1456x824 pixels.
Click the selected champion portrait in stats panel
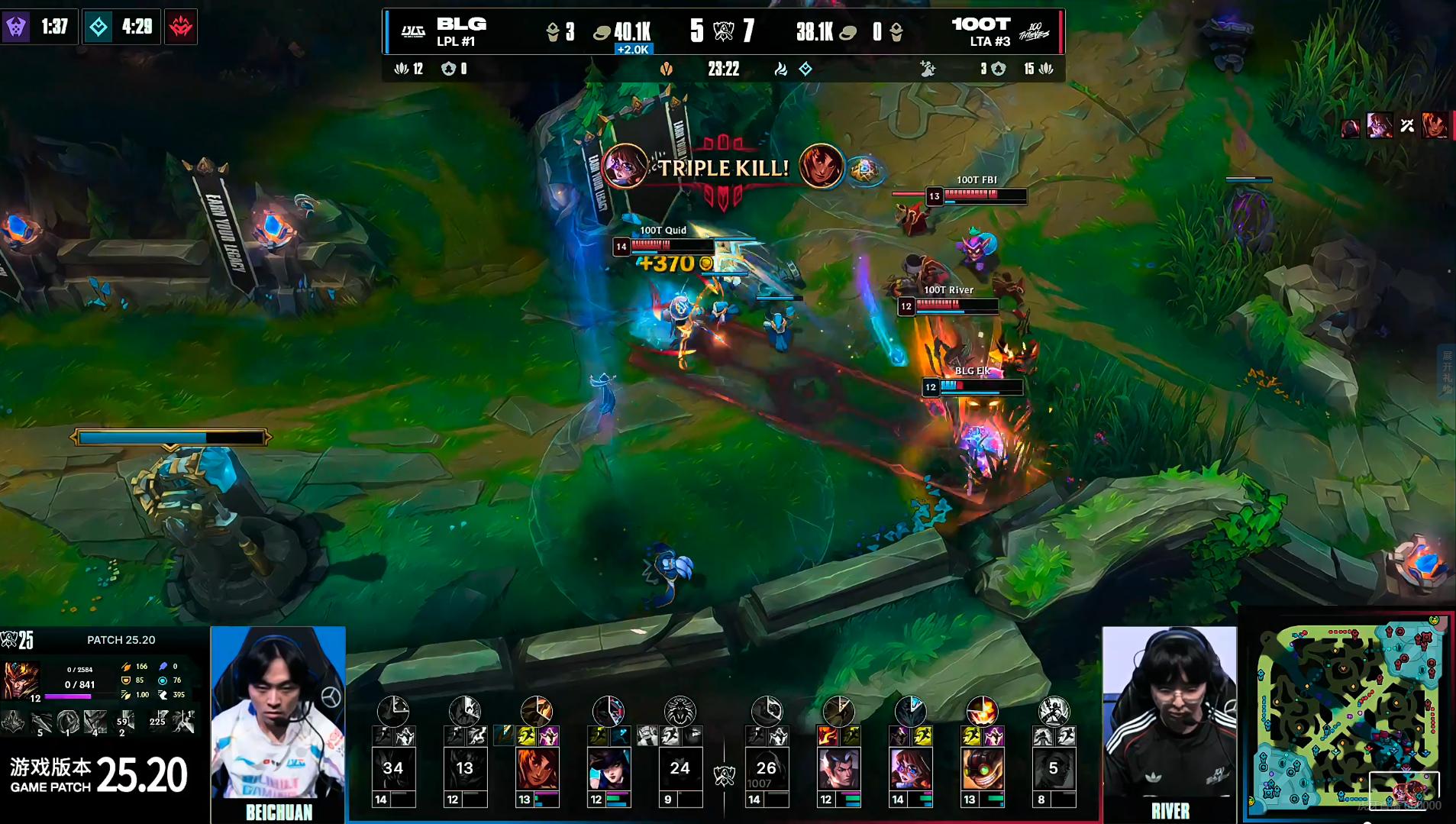click(21, 680)
